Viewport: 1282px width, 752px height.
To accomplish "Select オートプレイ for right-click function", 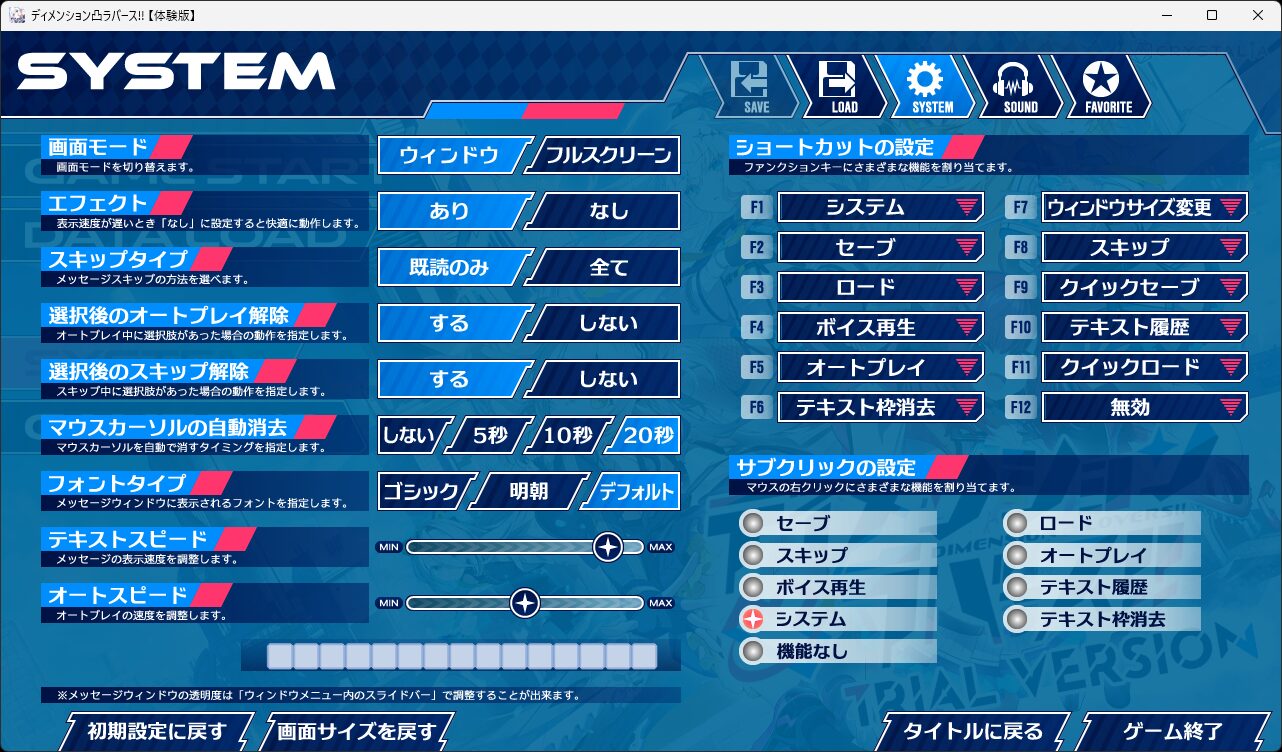I will 1017,555.
